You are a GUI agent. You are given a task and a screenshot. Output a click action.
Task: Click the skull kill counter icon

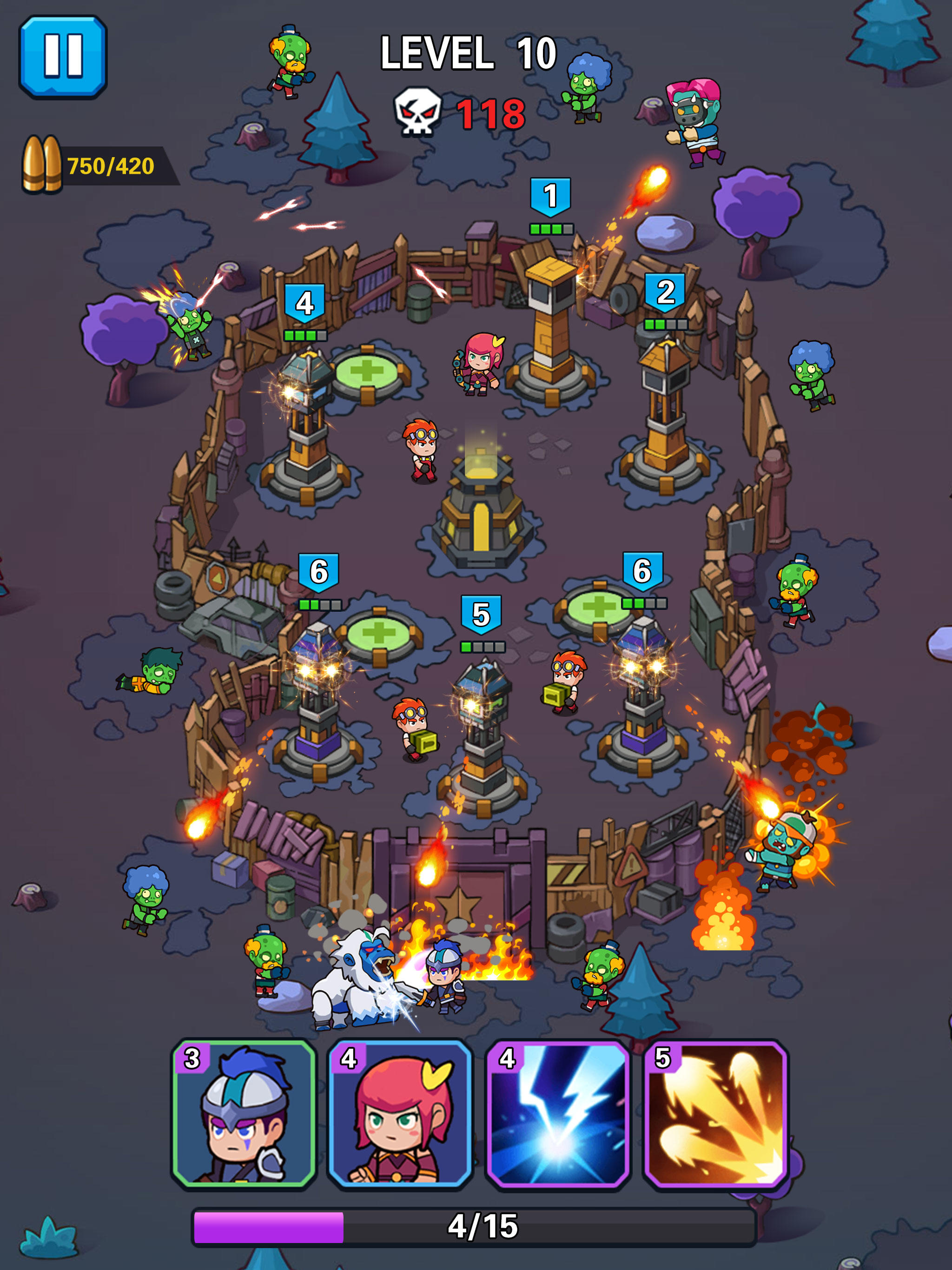418,110
